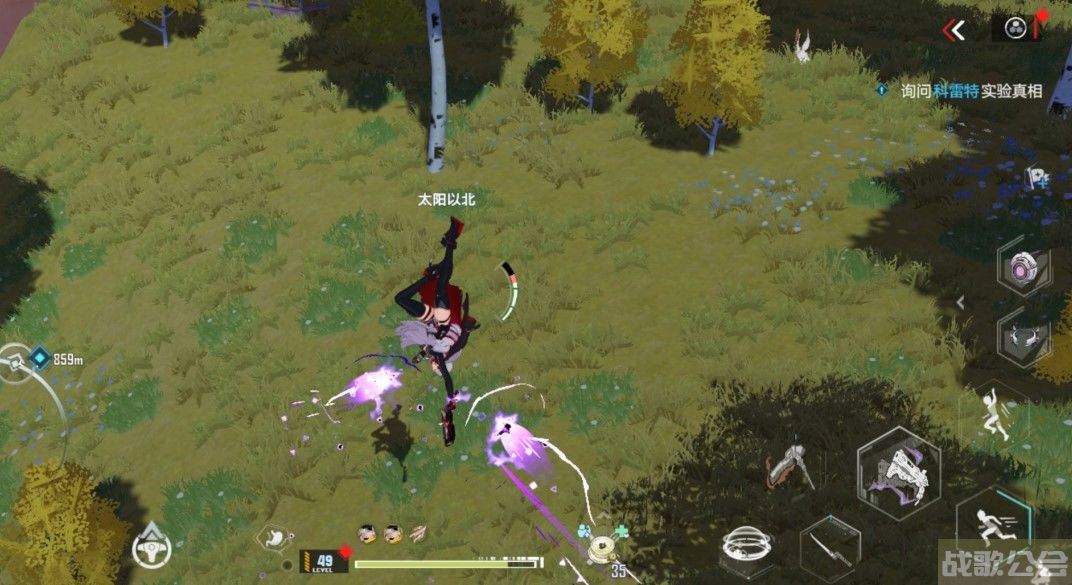Viewport: 1072px width, 585px height.
Task: Use the round healing item slot
Action: pyautogui.click(x=602, y=546)
